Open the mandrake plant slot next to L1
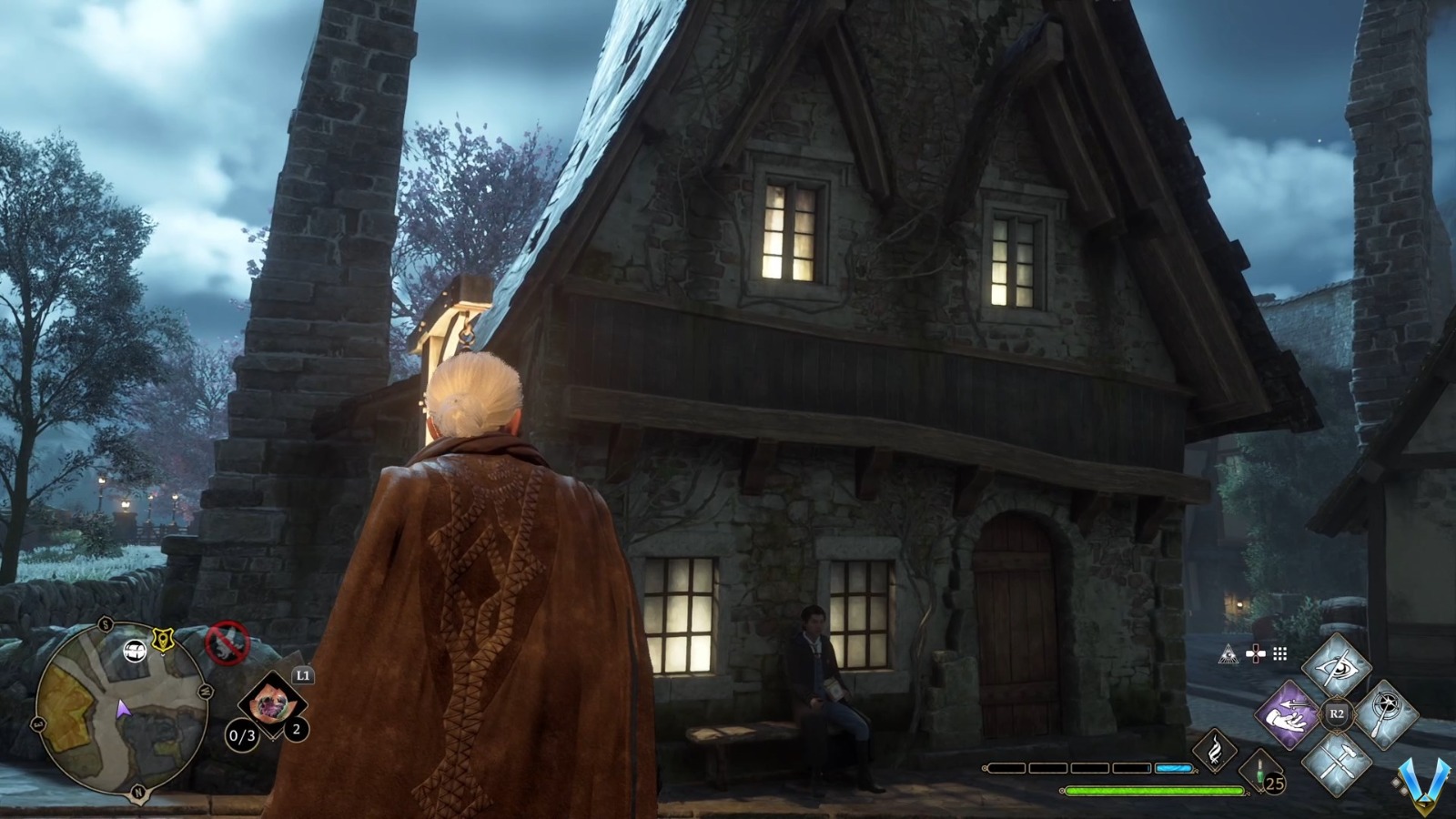 click(271, 703)
